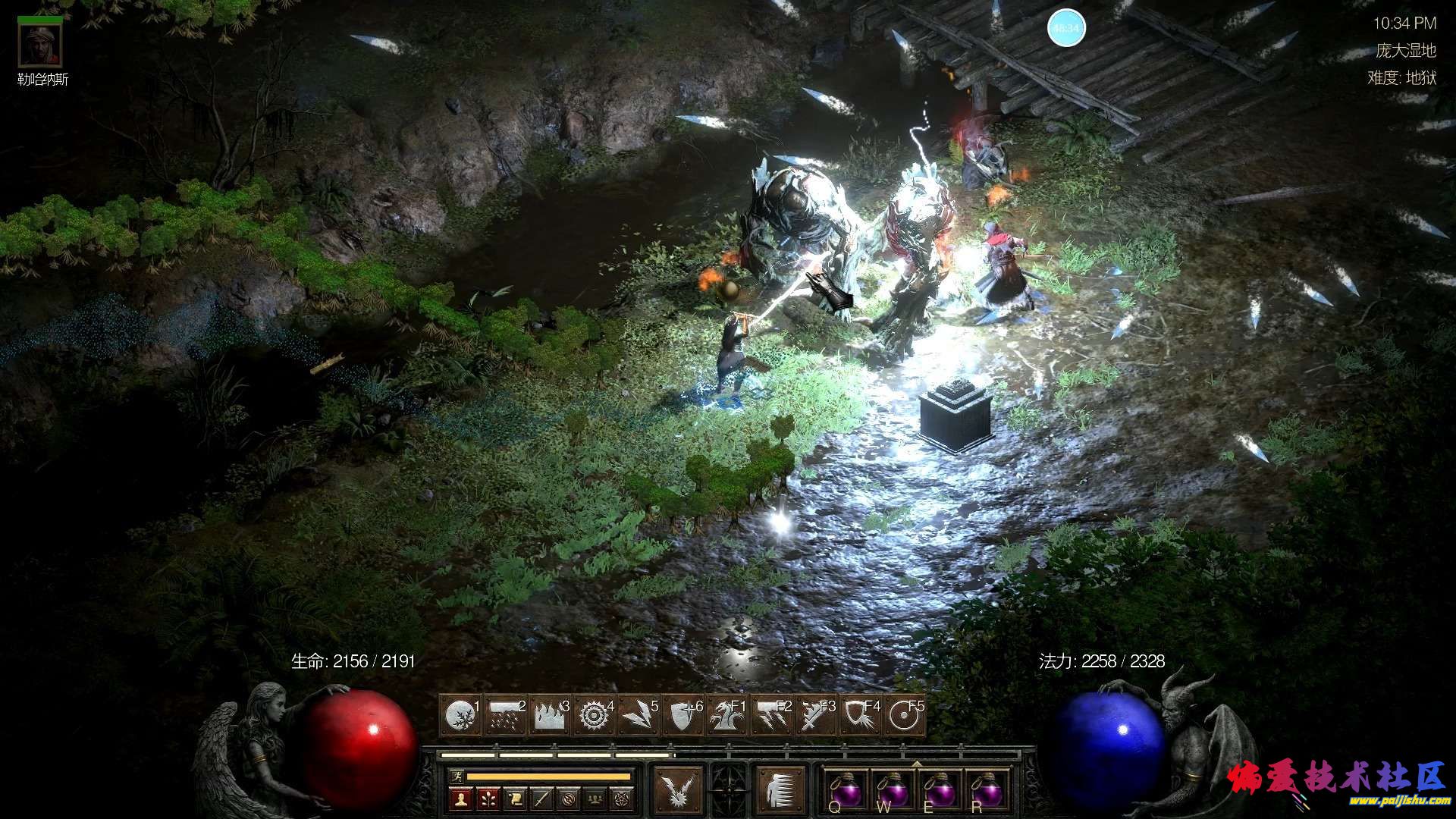Open the party screen button
1456x819 pixels.
tap(595, 799)
